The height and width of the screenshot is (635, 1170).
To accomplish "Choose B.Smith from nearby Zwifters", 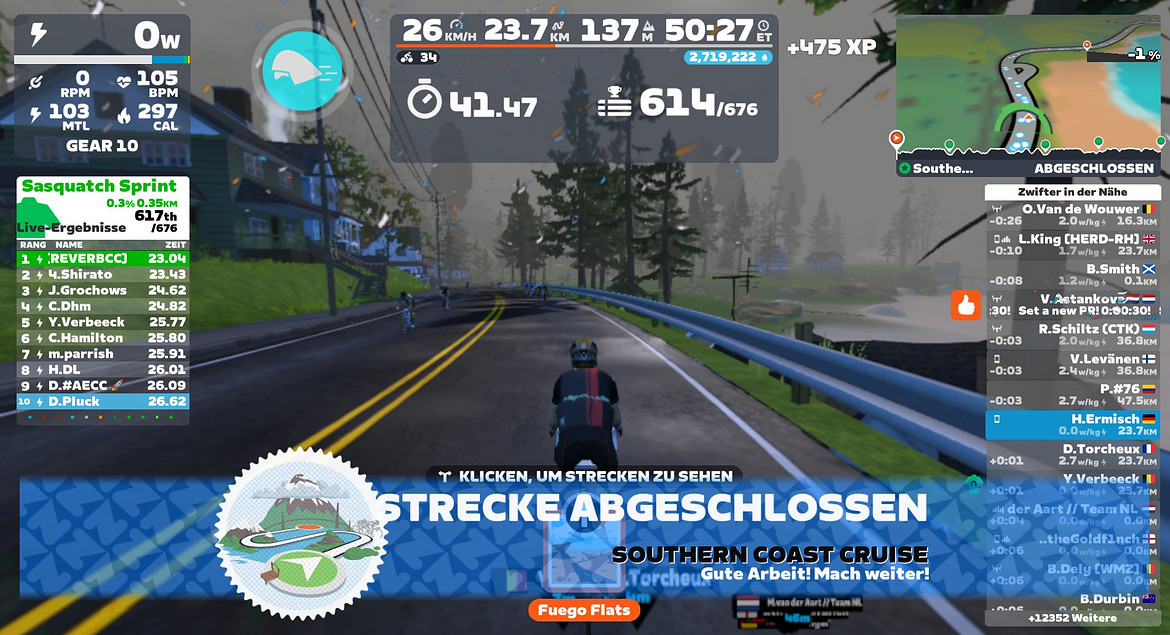I will [x=1073, y=275].
